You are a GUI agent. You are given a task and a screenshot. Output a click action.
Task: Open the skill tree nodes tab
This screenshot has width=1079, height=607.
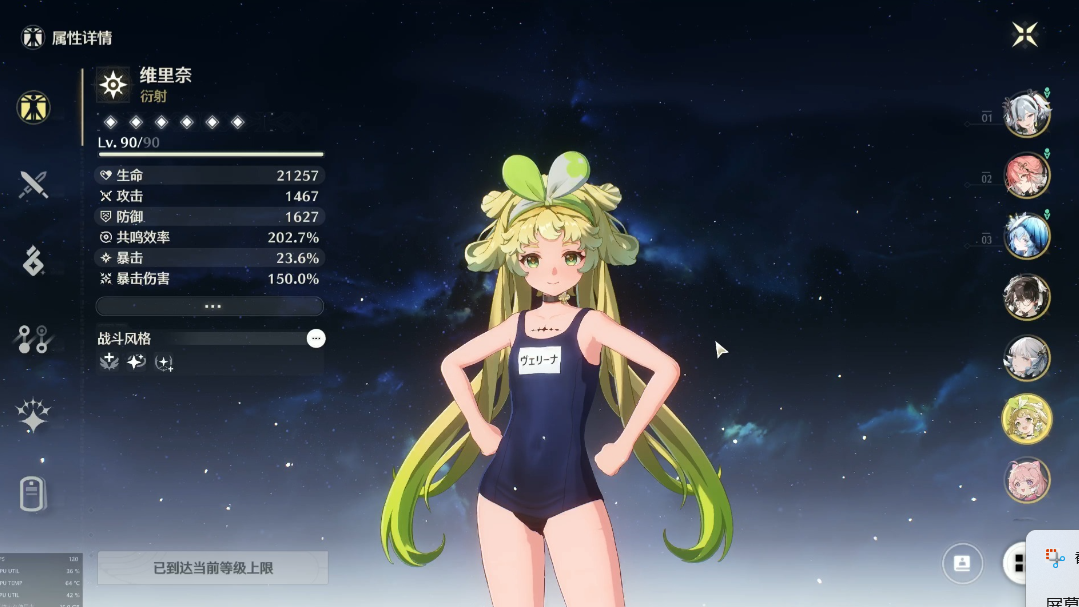pyautogui.click(x=33, y=340)
